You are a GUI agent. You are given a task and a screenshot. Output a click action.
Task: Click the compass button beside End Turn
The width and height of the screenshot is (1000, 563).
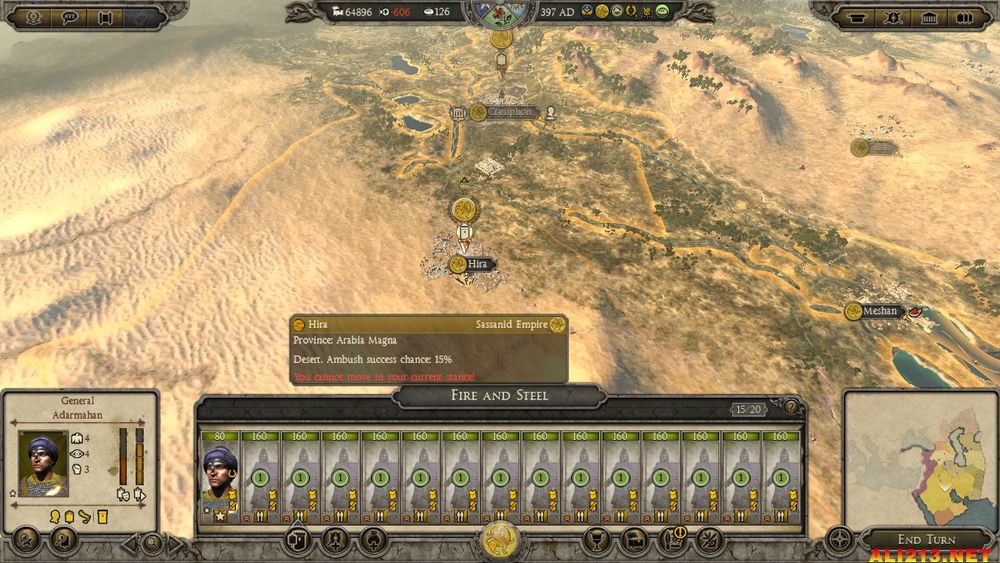pyautogui.click(x=839, y=541)
